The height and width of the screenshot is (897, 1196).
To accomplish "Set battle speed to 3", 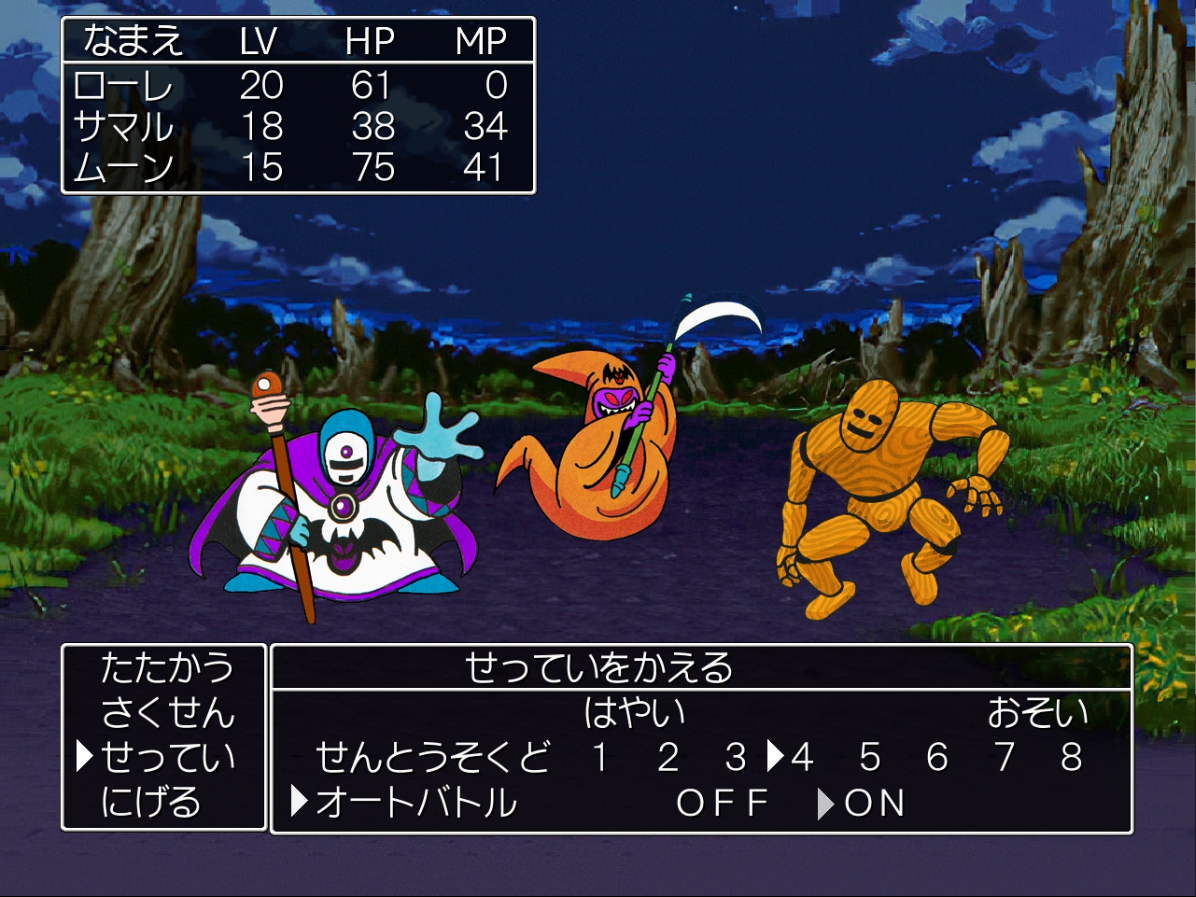I will [735, 758].
